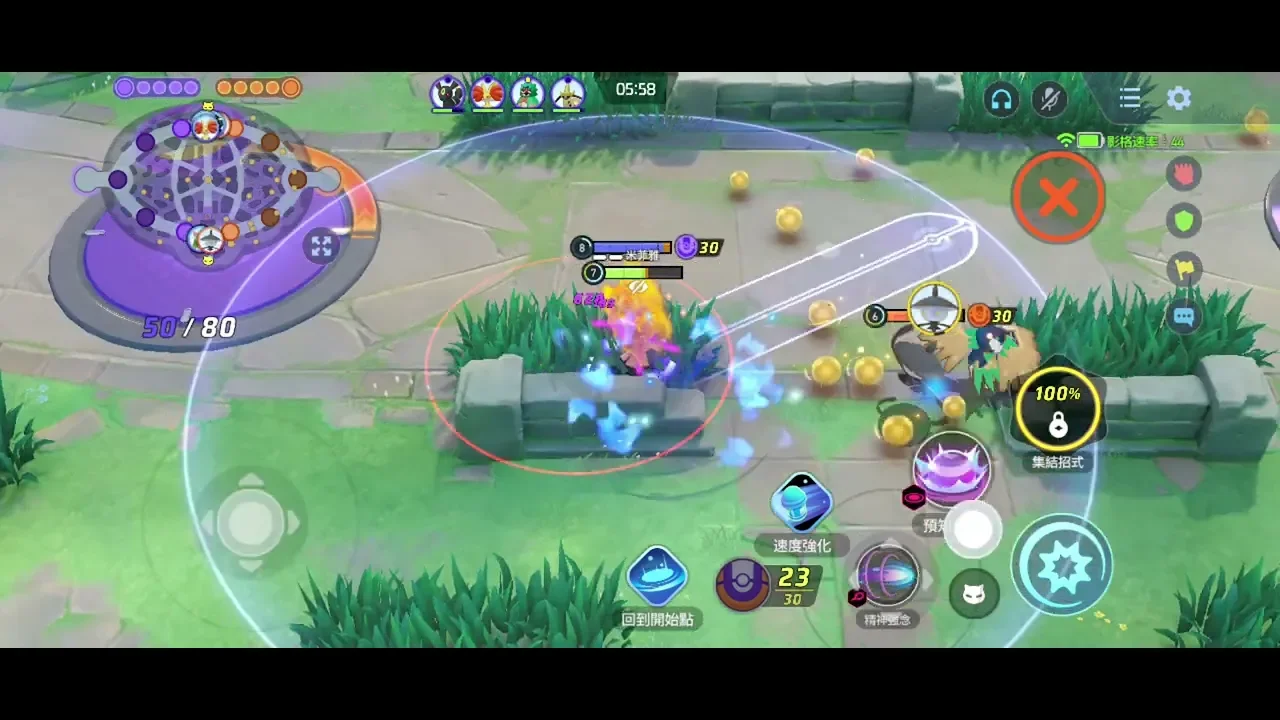Tap the Poké Ball score button
The height and width of the screenshot is (720, 1280).
[742, 584]
